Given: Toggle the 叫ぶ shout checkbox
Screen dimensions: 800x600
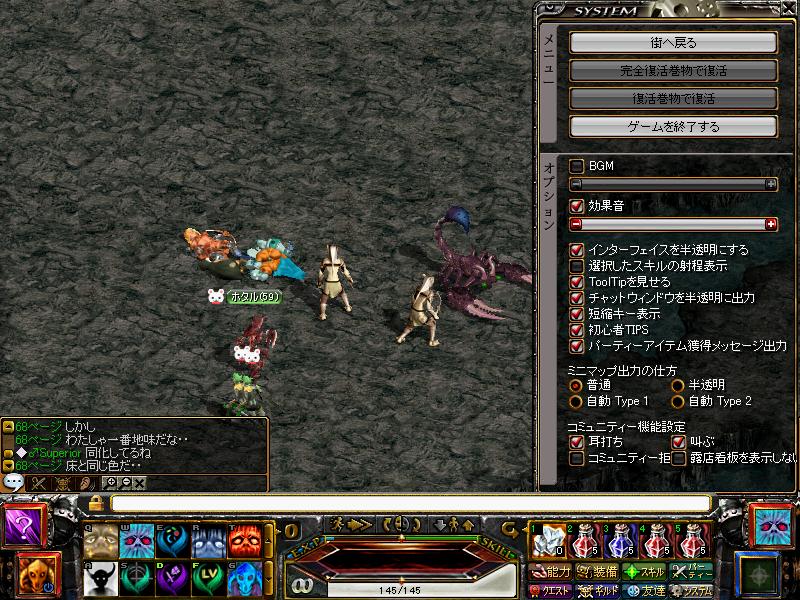Looking at the screenshot, I should coord(678,442).
